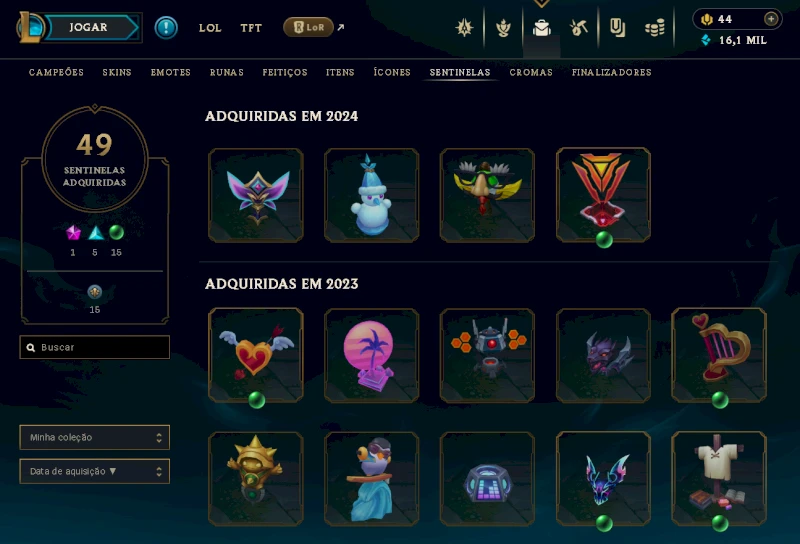This screenshot has width=800, height=544.
Task: Open the Campeões collection tab
Action: coord(56,73)
